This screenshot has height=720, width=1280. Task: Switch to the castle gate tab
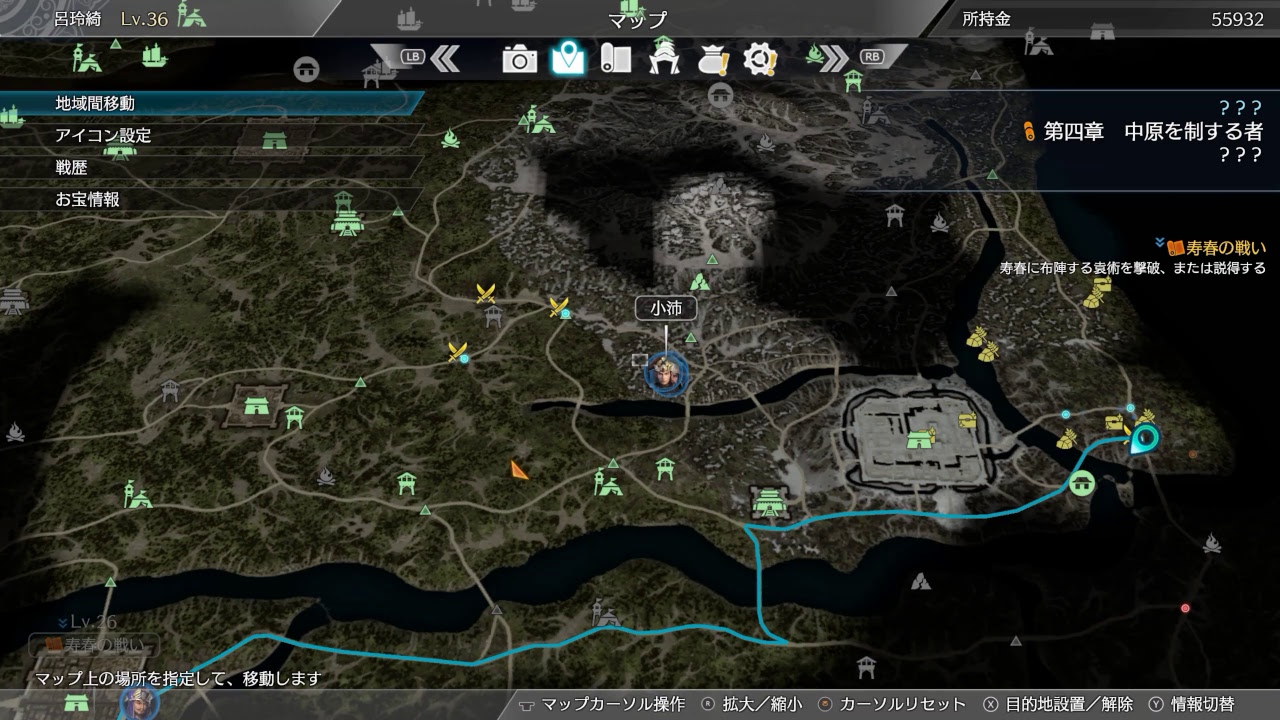point(664,60)
